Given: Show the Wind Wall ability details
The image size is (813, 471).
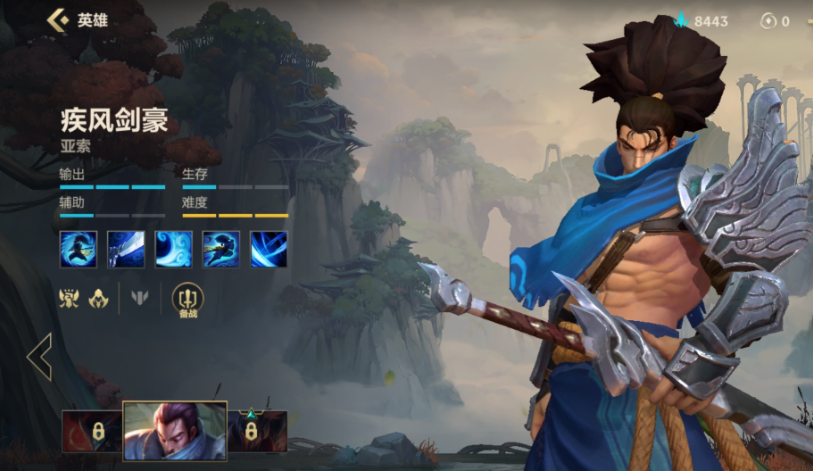Looking at the screenshot, I should (x=173, y=249).
